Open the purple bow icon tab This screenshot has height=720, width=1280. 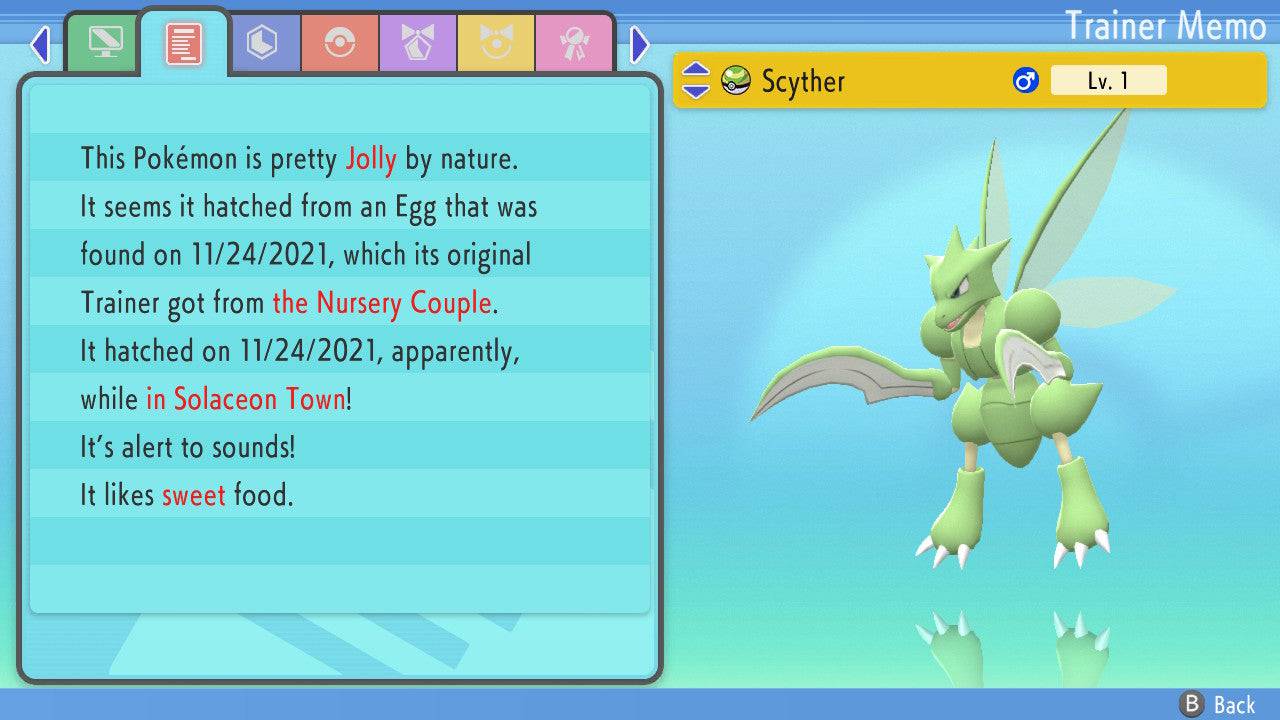pos(418,43)
